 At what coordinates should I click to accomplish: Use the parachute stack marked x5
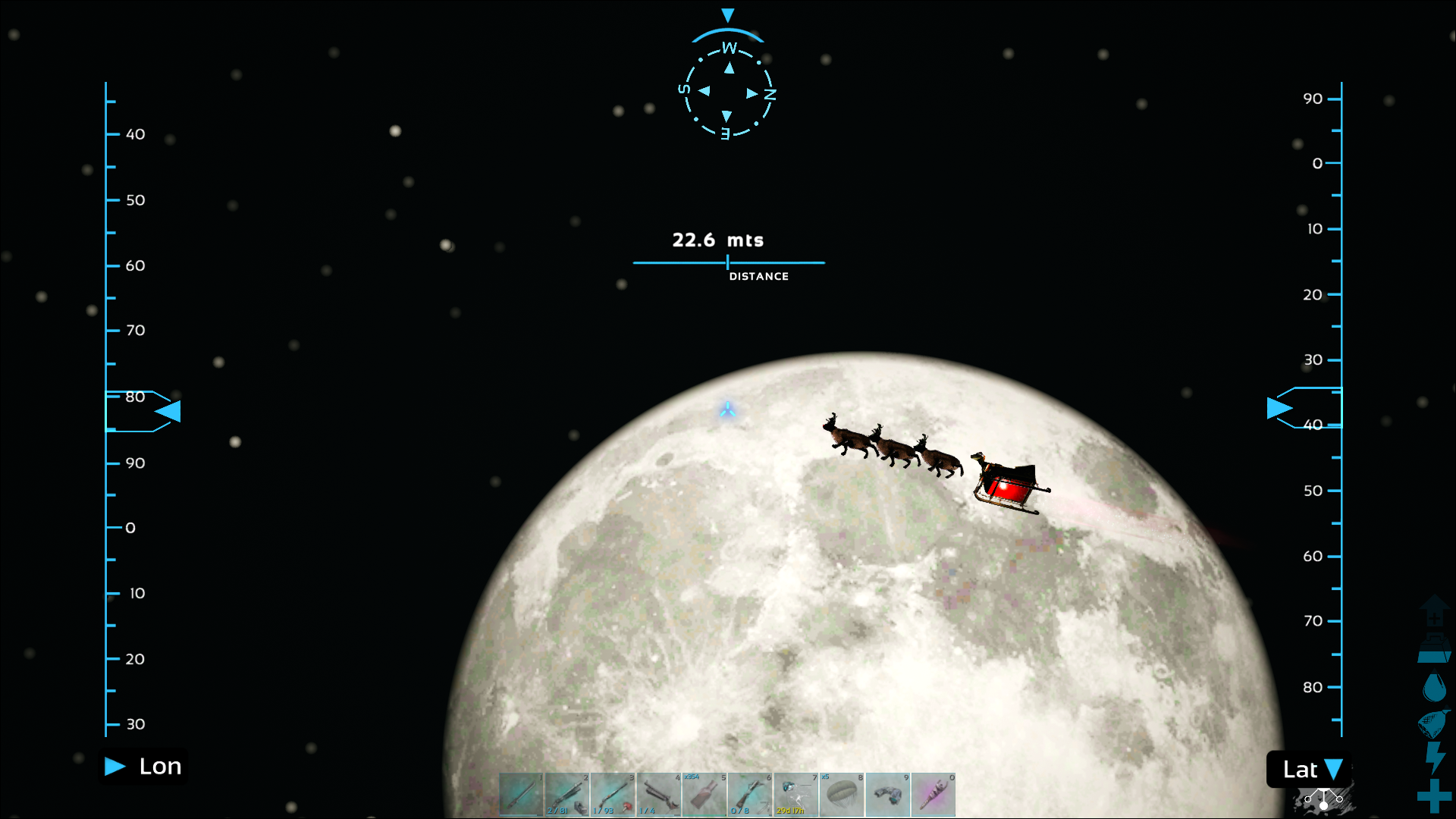(x=842, y=795)
